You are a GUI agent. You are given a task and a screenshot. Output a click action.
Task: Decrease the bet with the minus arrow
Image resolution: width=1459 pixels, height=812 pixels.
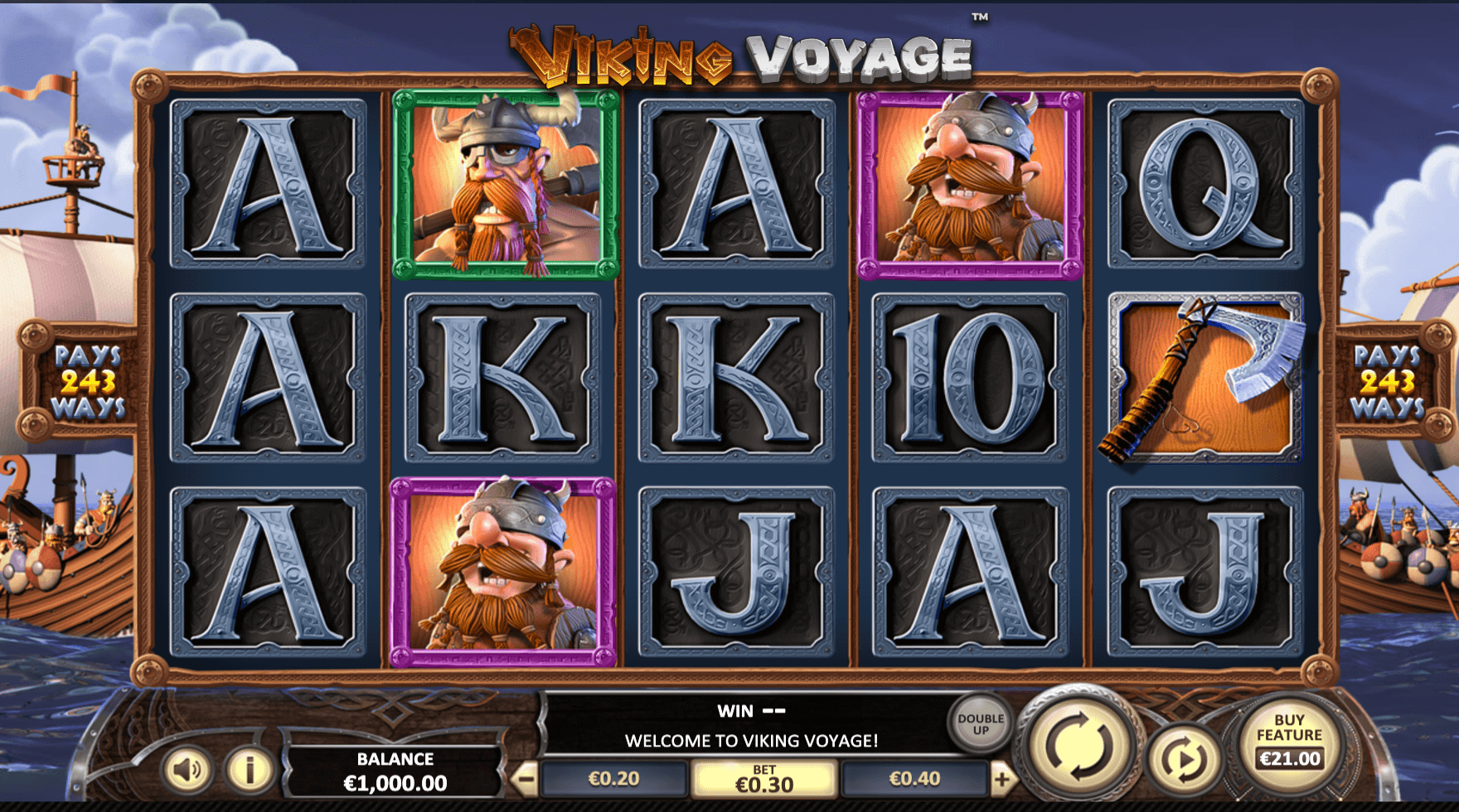click(x=525, y=779)
